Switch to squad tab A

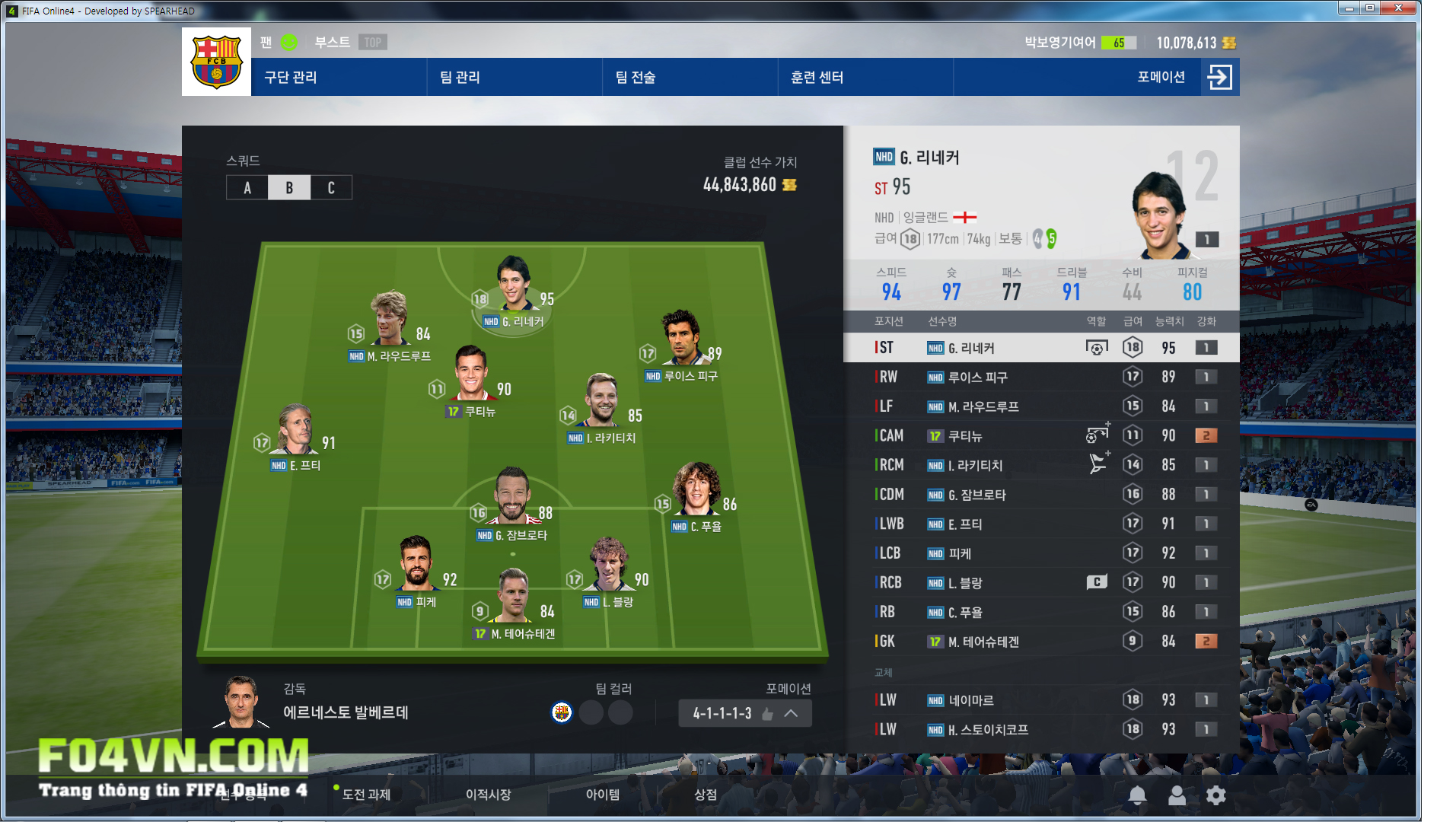(247, 188)
